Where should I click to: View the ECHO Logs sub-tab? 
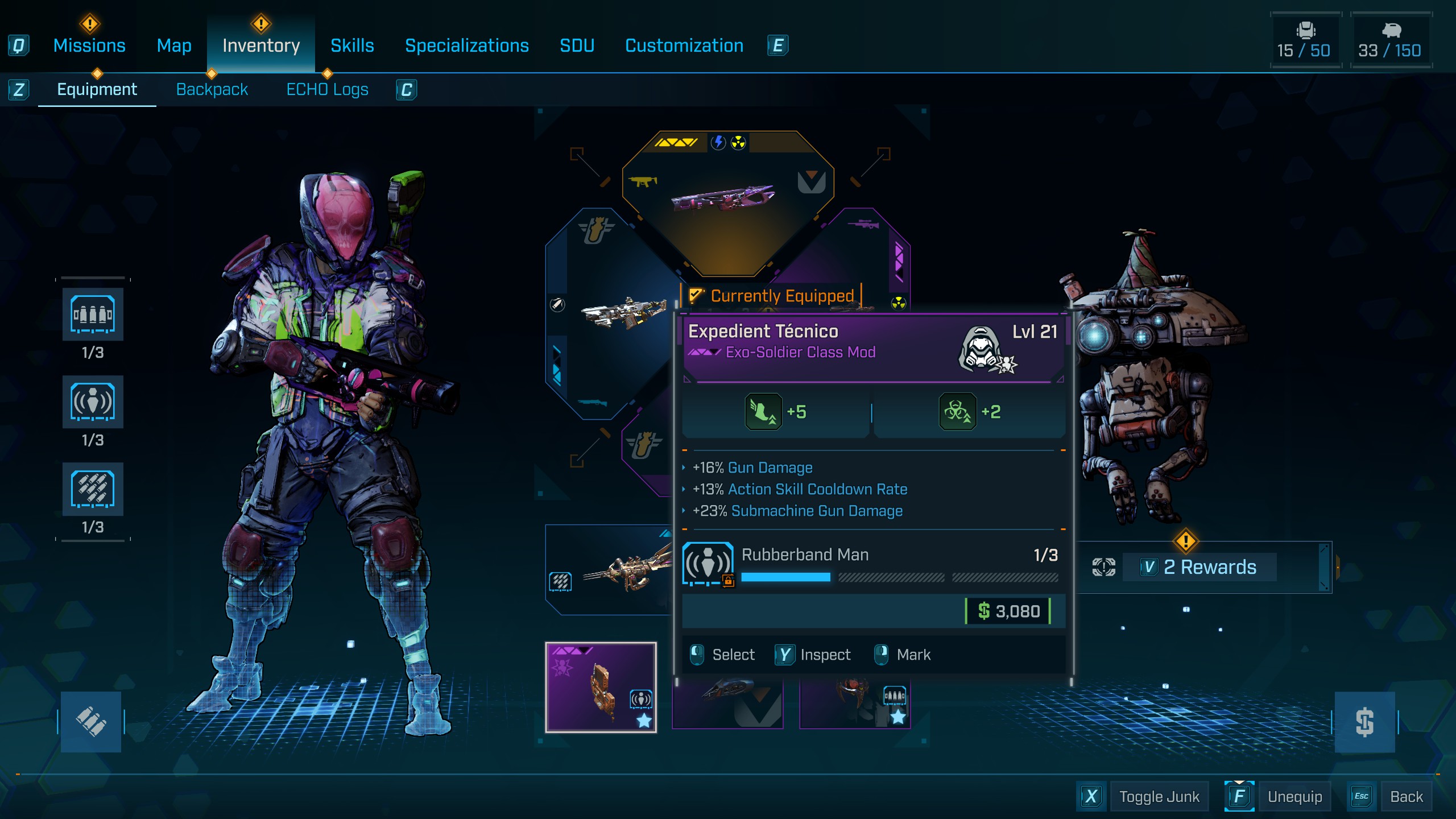point(327,89)
